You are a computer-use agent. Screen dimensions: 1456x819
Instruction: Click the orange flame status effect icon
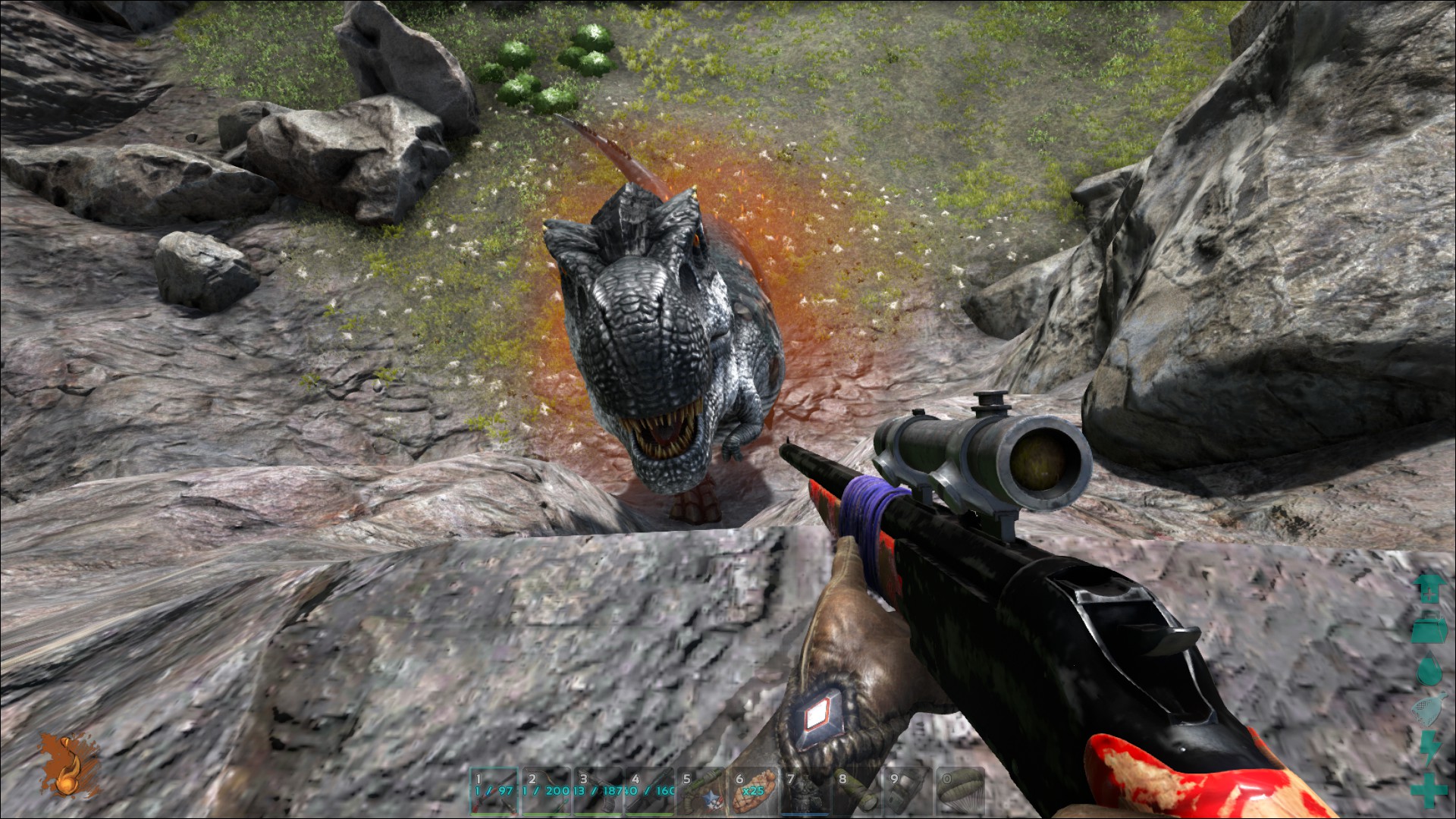[68, 764]
